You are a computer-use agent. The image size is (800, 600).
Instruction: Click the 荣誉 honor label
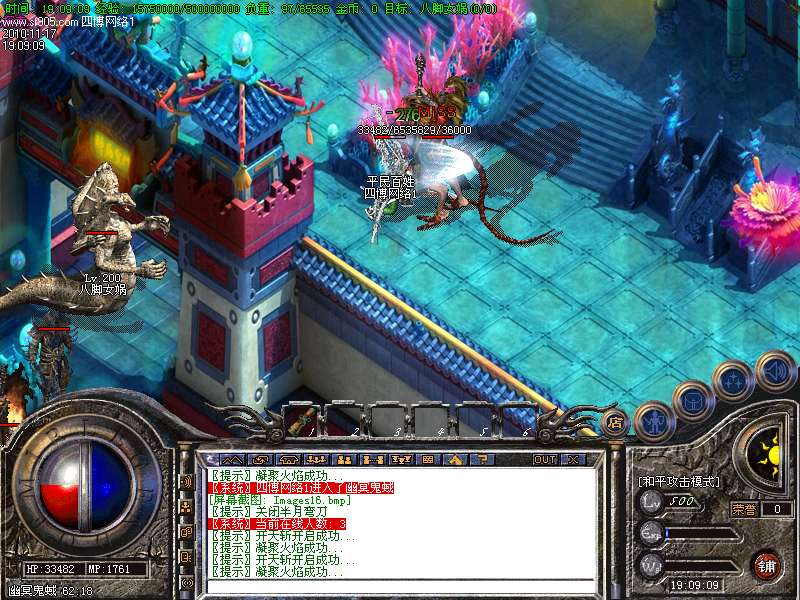pyautogui.click(x=743, y=509)
